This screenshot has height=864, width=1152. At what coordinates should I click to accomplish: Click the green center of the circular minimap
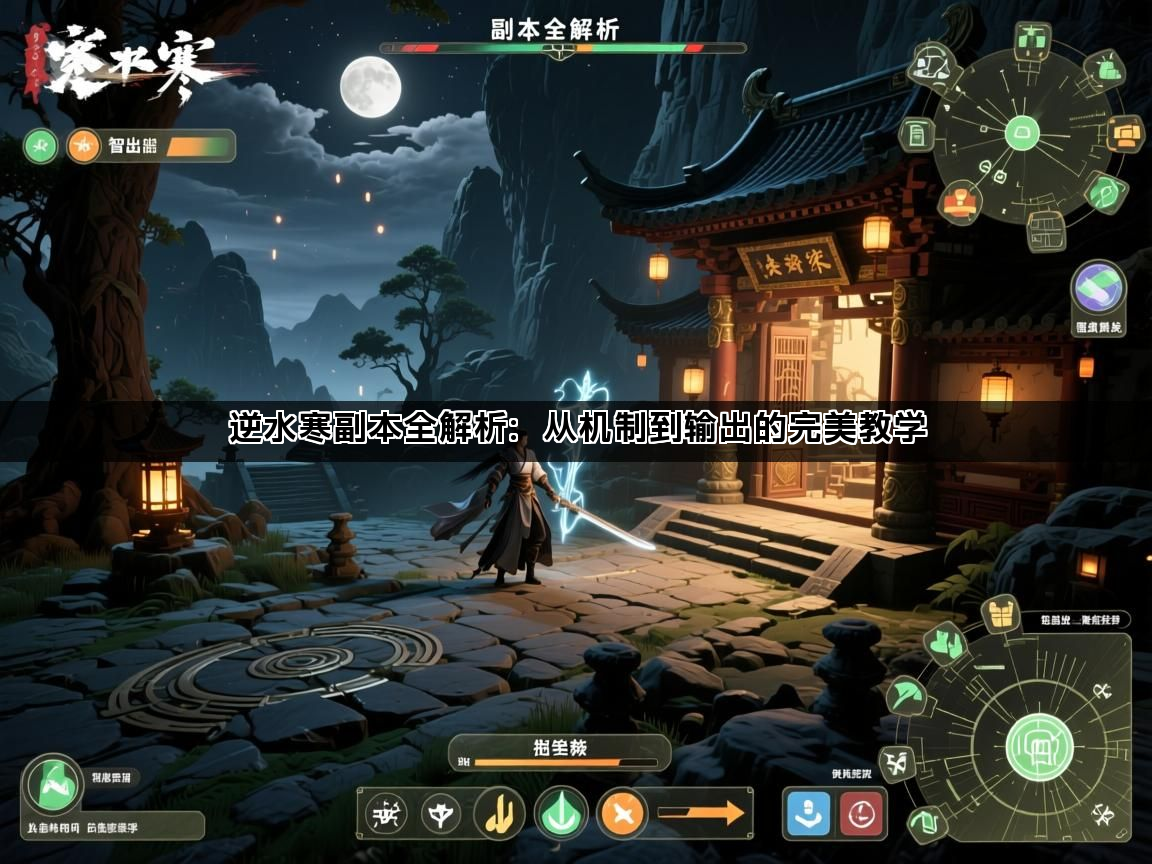coord(1022,131)
